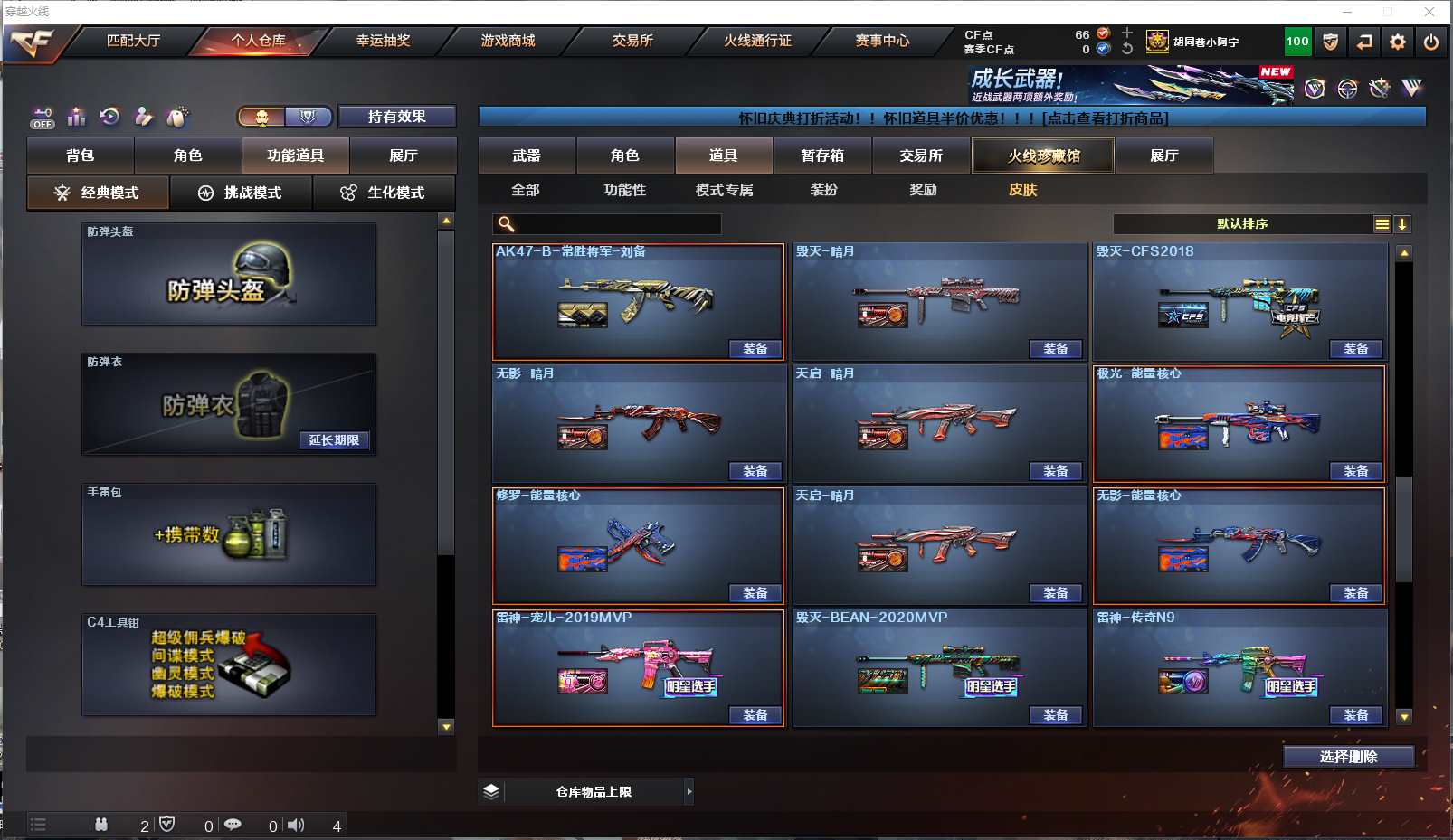The height and width of the screenshot is (840, 1453).
Task: Switch to the 武器 weapons tab
Action: (x=527, y=156)
